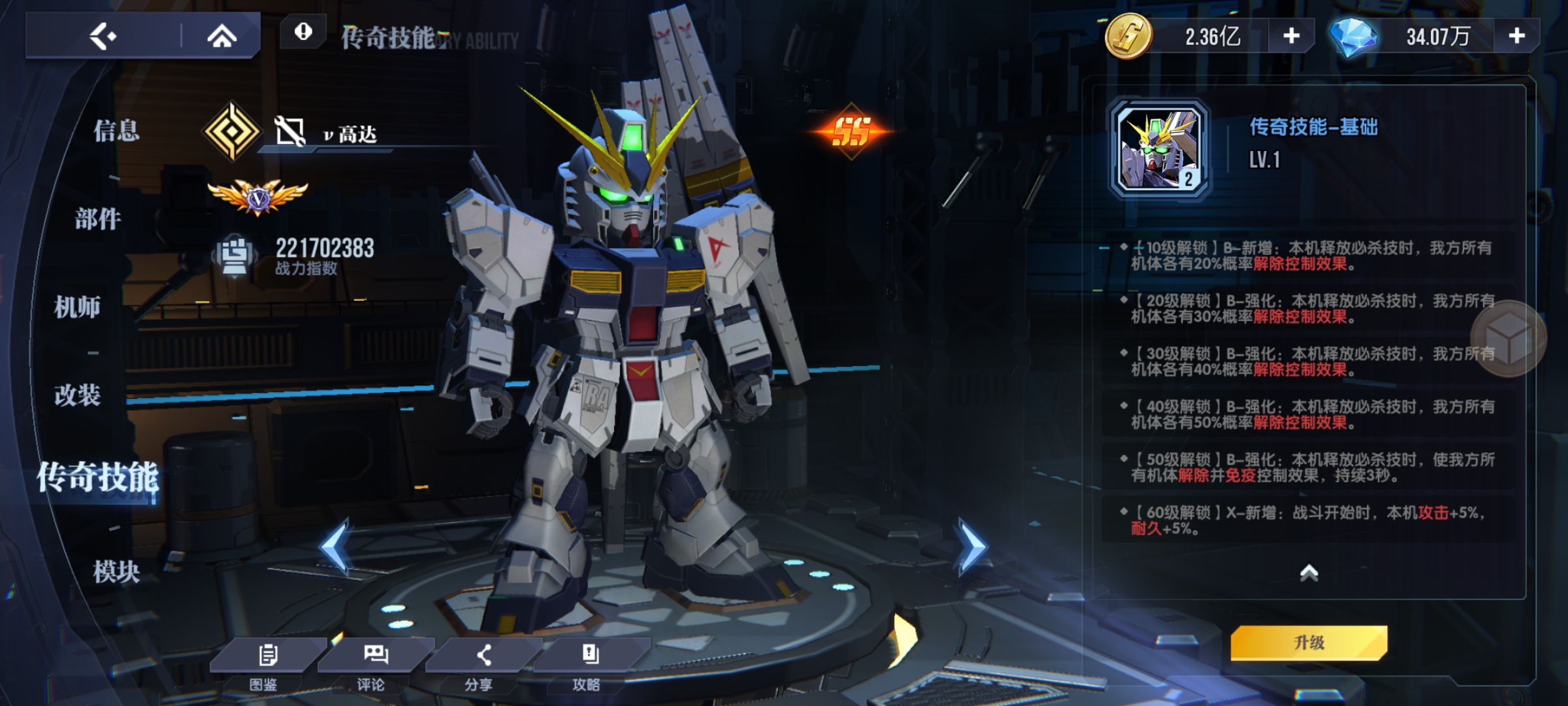The image size is (1568, 706).
Task: Add more gold coins
Action: point(1291,36)
